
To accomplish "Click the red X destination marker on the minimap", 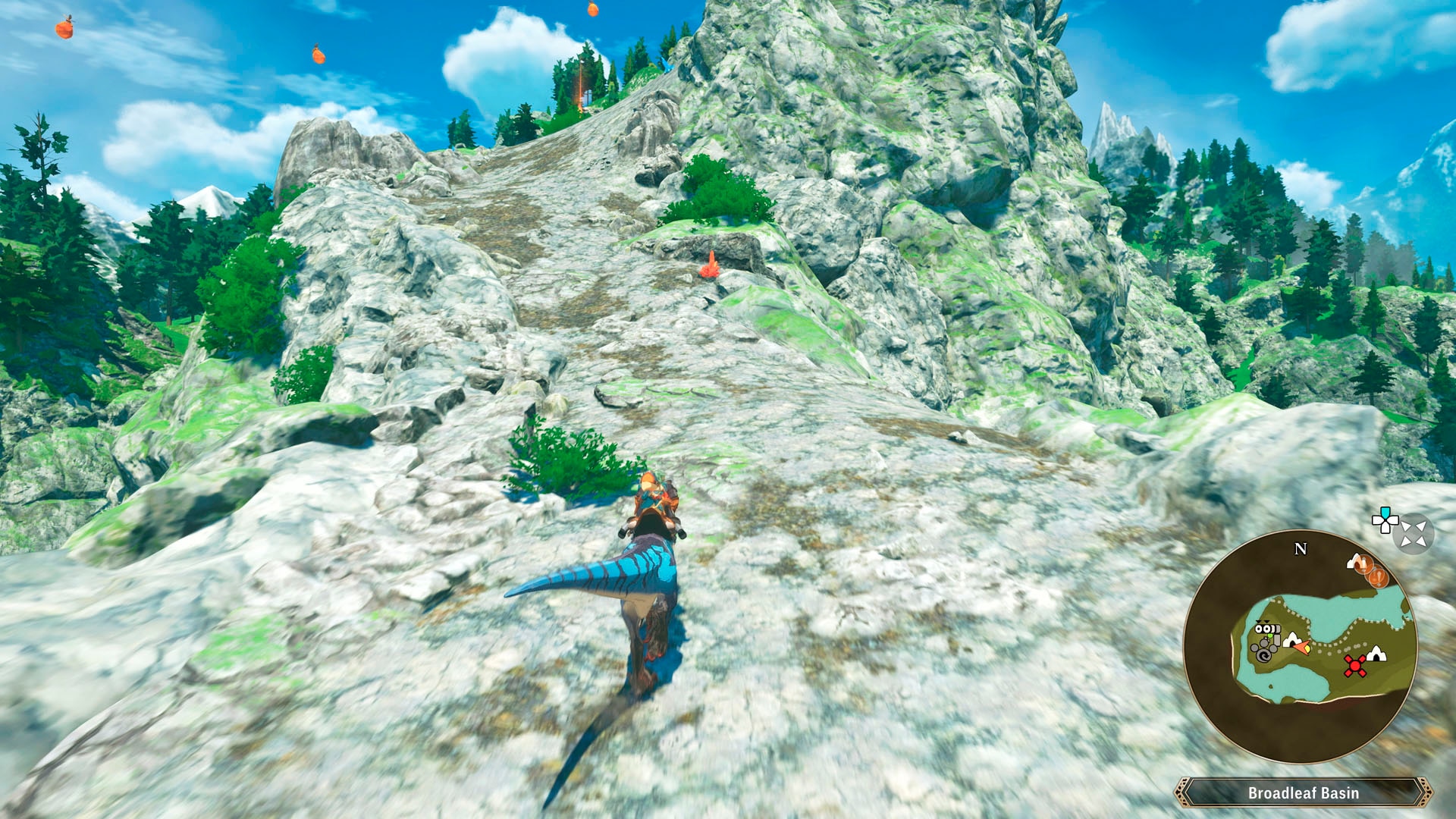I will point(1354,665).
